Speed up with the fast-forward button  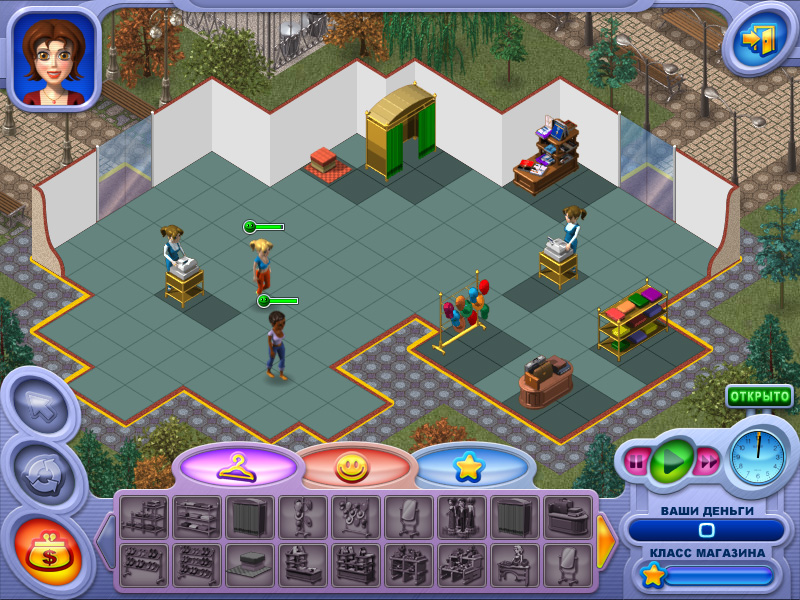(708, 461)
